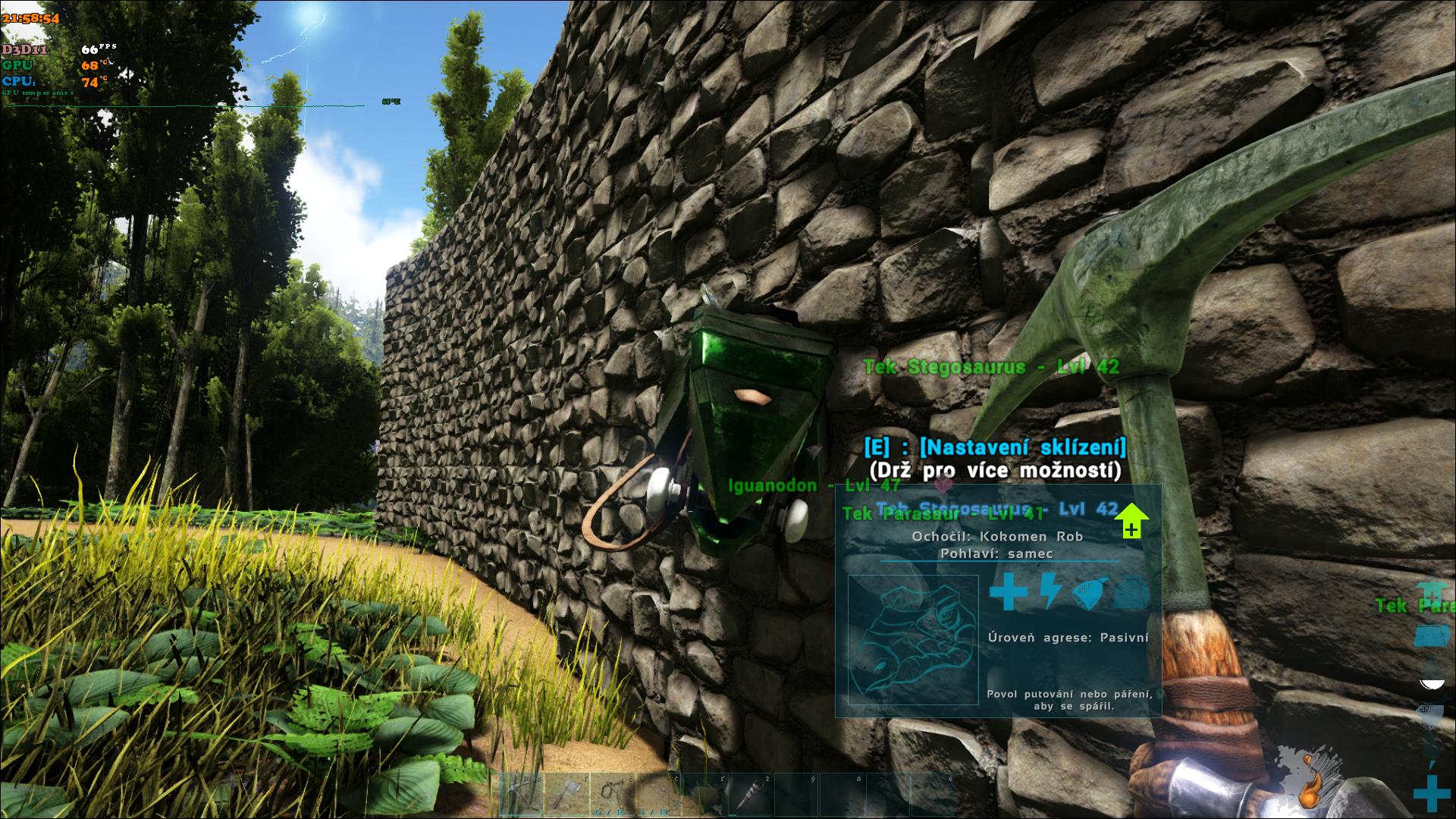
Task: Select the pickaxe hotbar slot
Action: coord(522,795)
